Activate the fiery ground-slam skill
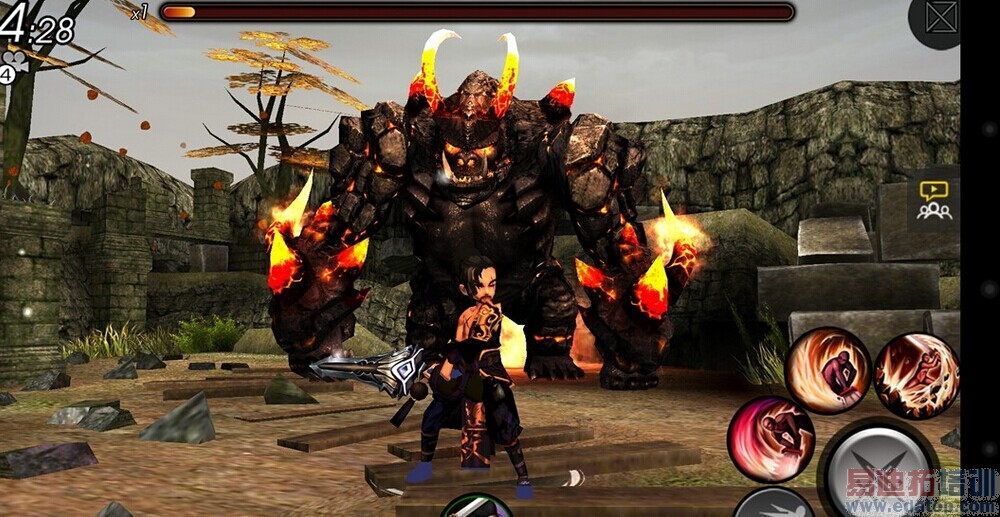 [828, 371]
